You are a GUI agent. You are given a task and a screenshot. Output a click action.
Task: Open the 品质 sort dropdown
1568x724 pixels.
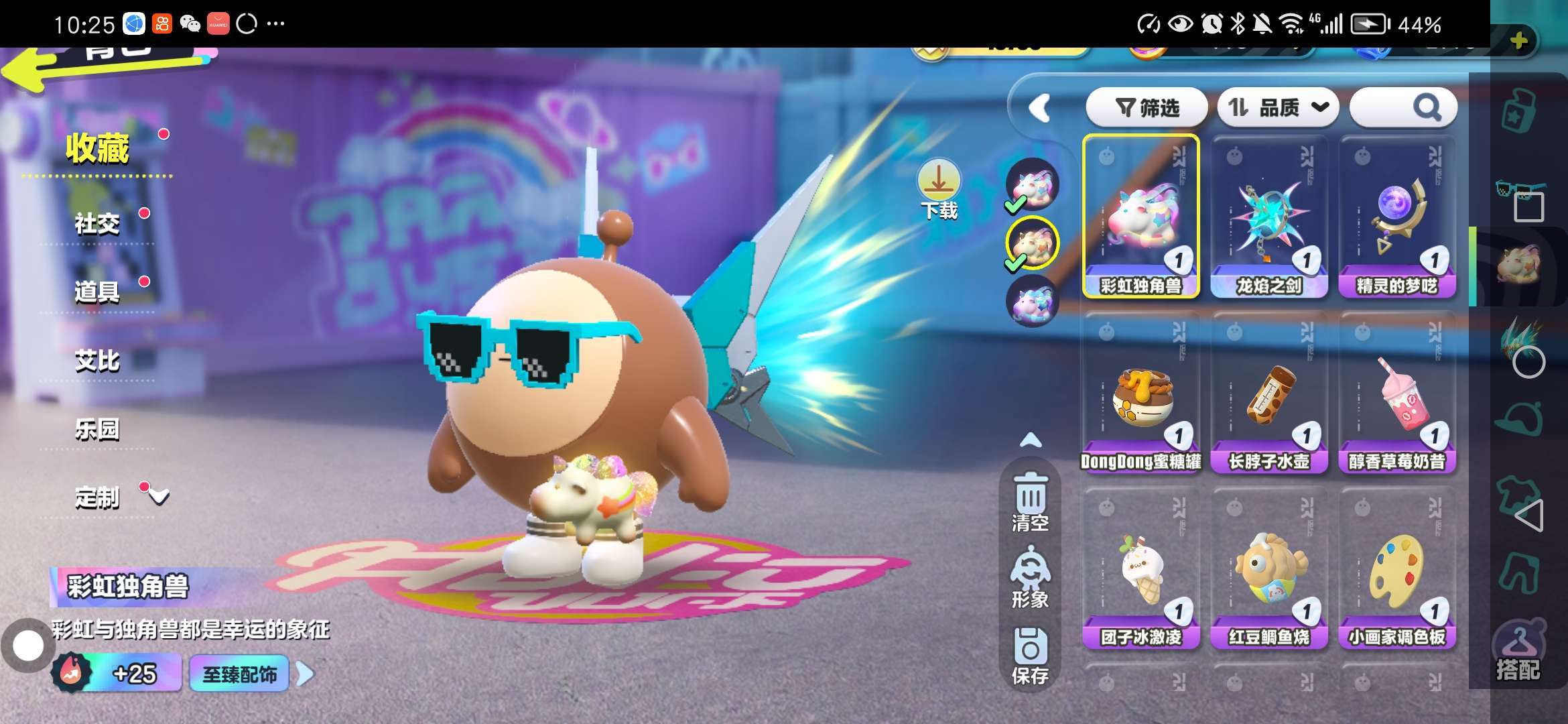1277,107
